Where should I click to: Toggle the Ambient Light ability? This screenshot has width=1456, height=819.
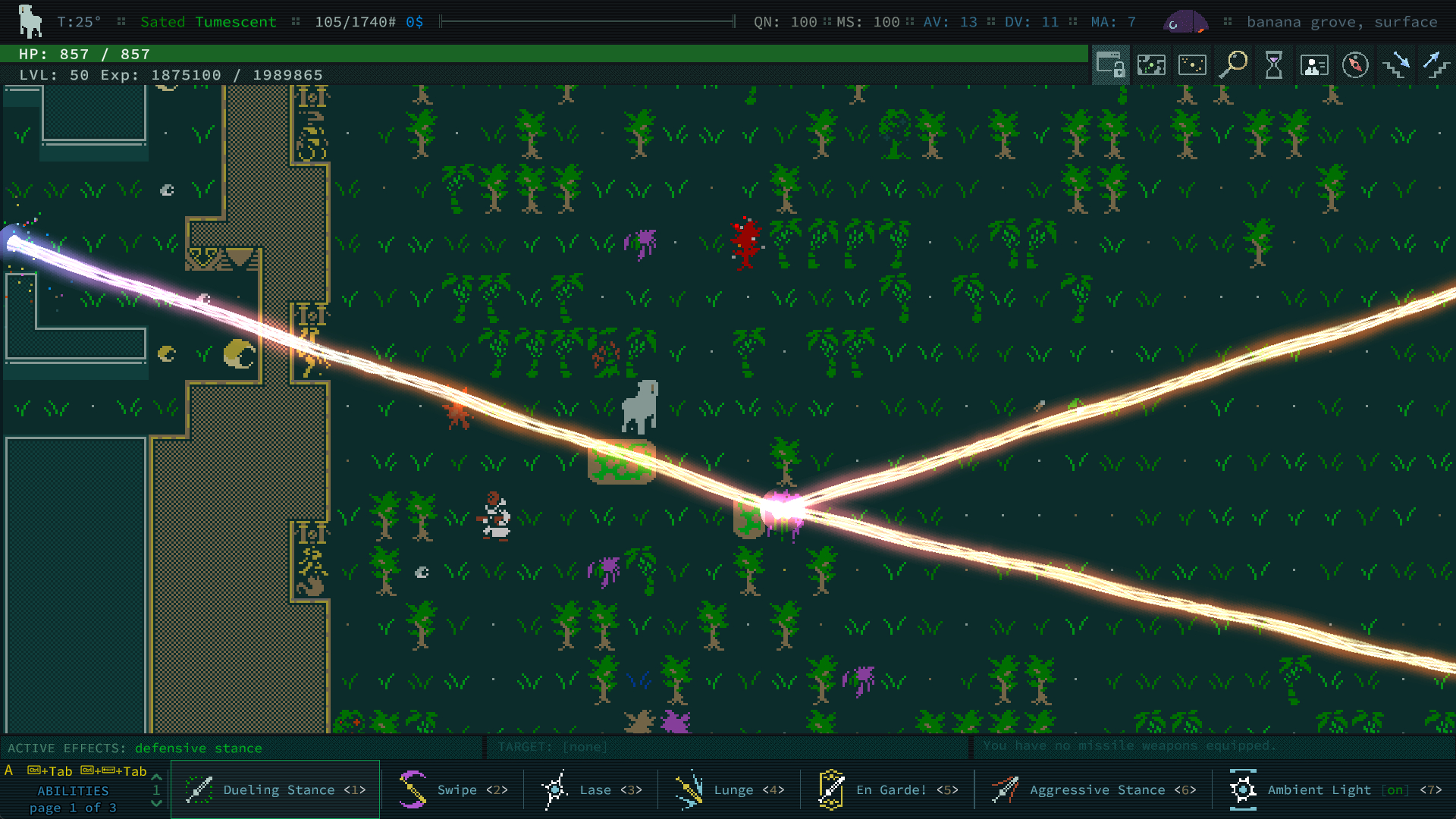1335,789
